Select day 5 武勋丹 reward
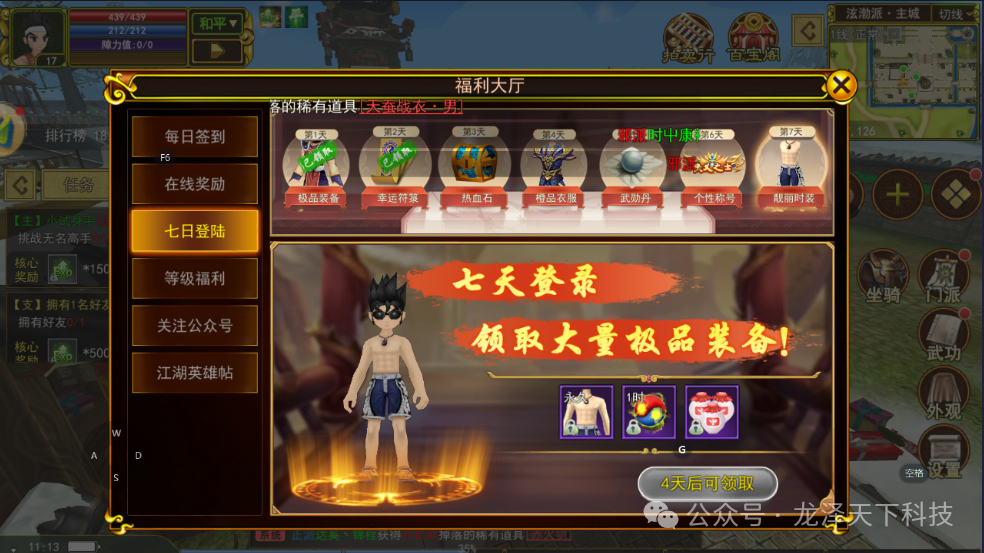The width and height of the screenshot is (984, 553). [633, 165]
